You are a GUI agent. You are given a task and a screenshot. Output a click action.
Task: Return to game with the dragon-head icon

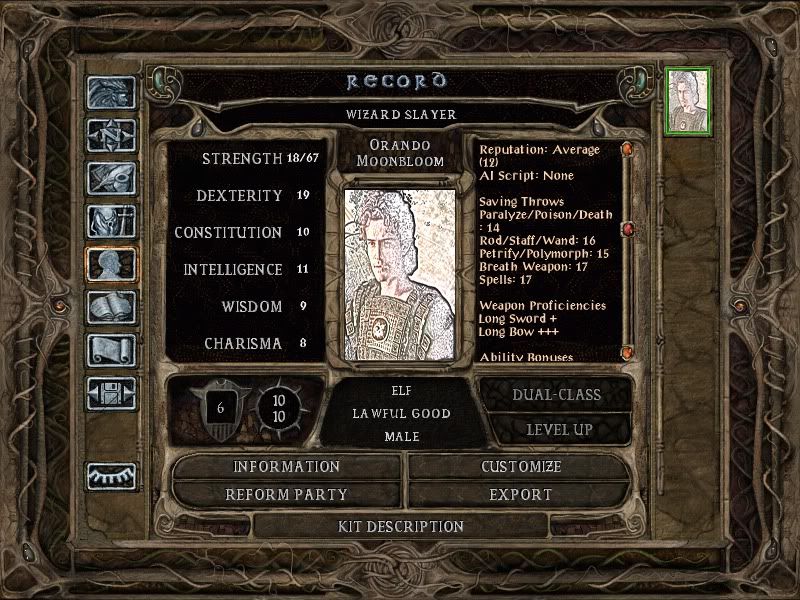point(111,92)
